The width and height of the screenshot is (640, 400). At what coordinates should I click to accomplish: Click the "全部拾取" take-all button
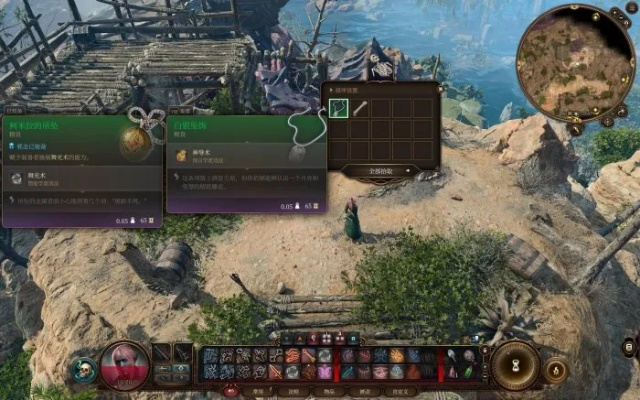pos(372,172)
